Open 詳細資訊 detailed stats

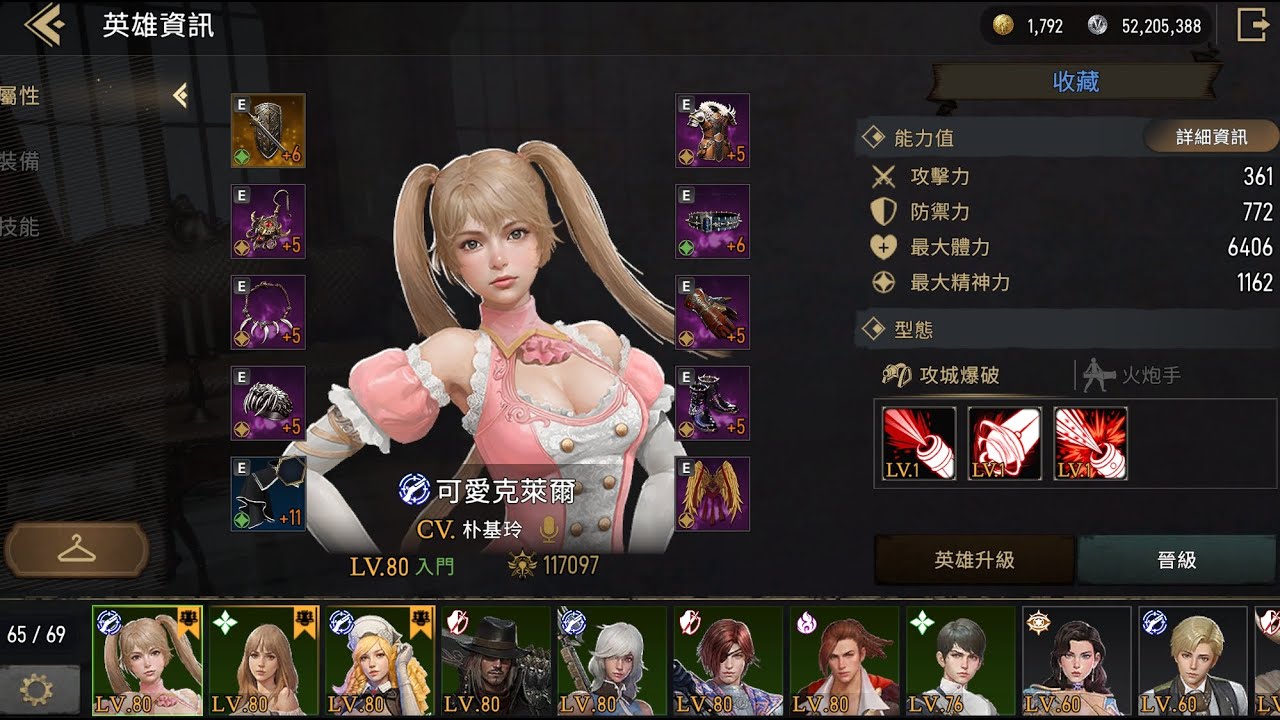[1212, 137]
